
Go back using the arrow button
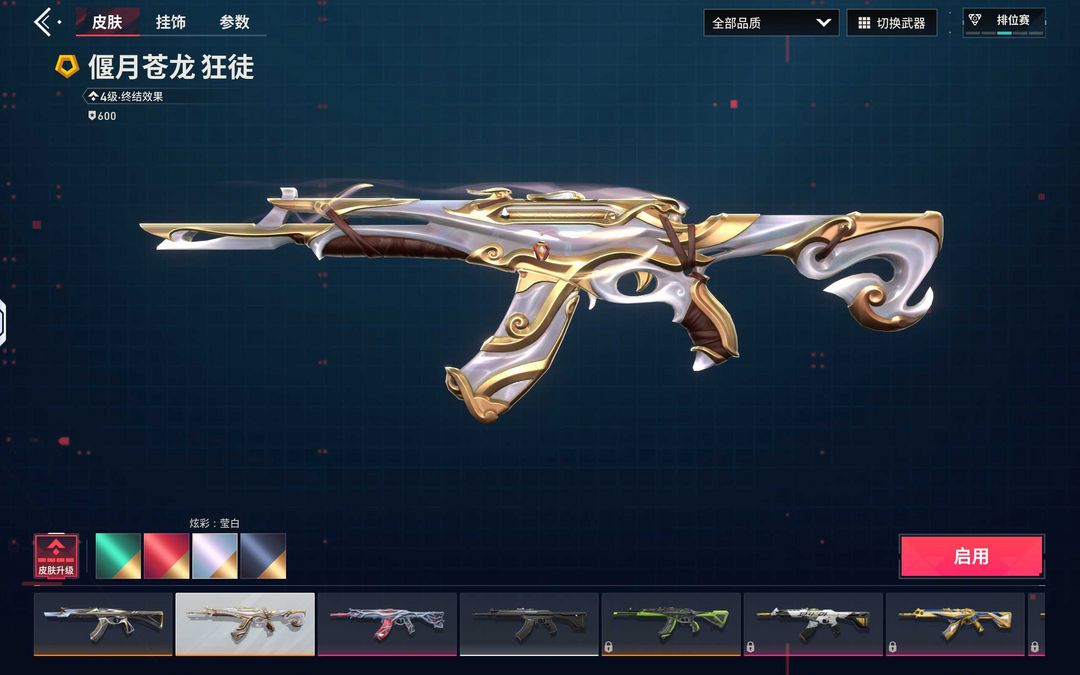pyautogui.click(x=44, y=22)
